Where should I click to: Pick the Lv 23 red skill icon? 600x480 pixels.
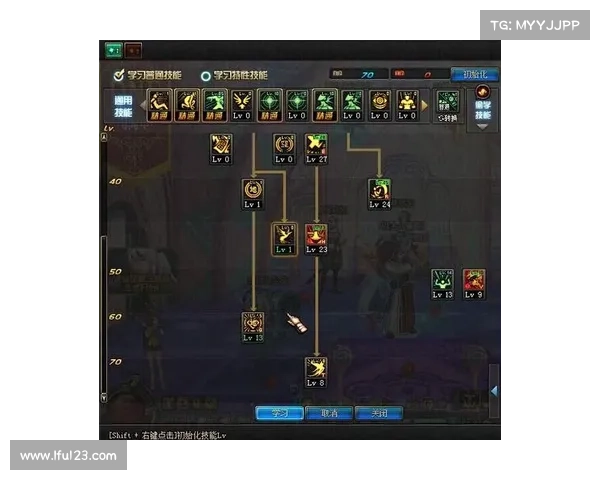click(x=316, y=235)
